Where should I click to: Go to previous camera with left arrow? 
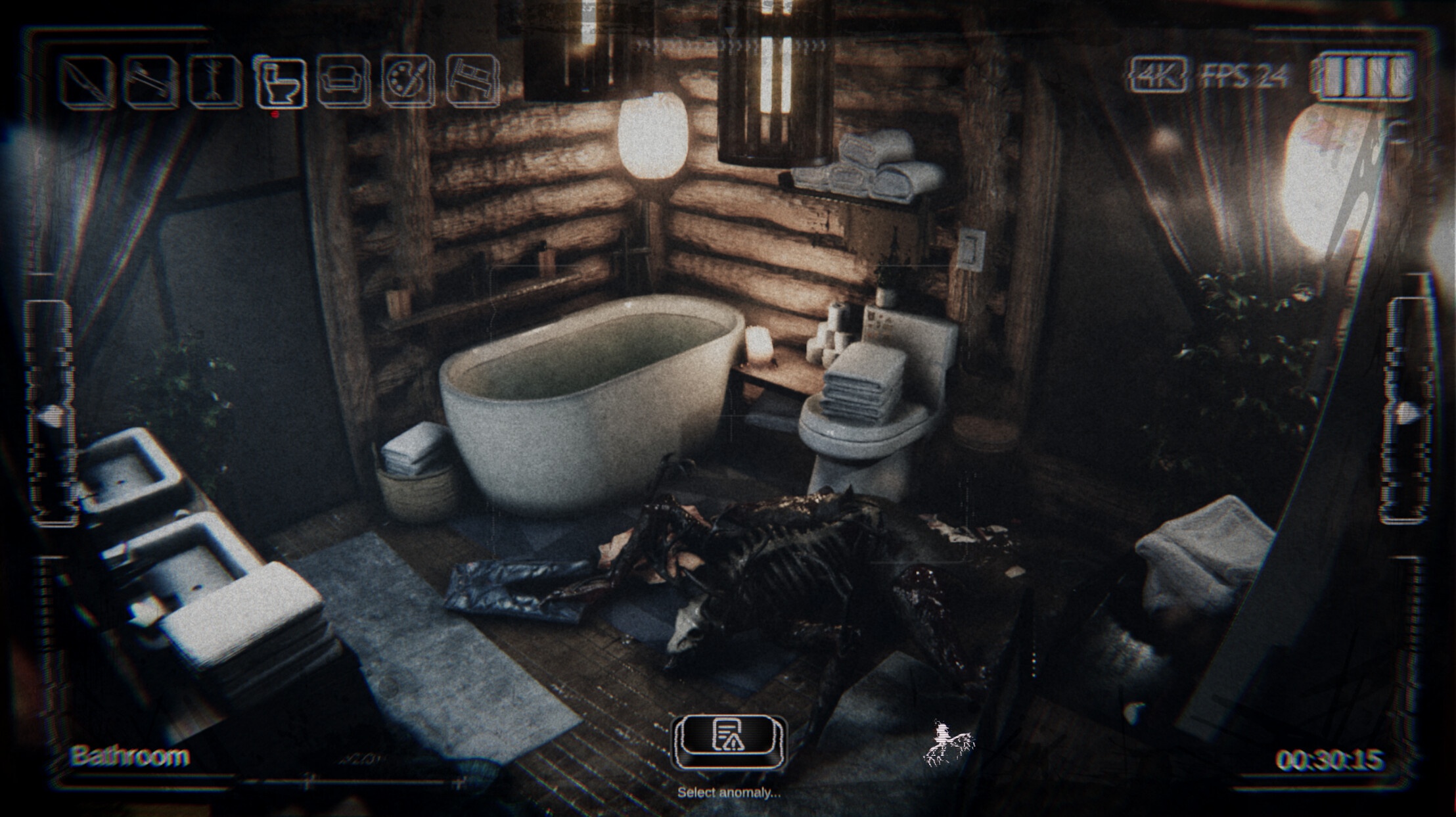[x=50, y=414]
